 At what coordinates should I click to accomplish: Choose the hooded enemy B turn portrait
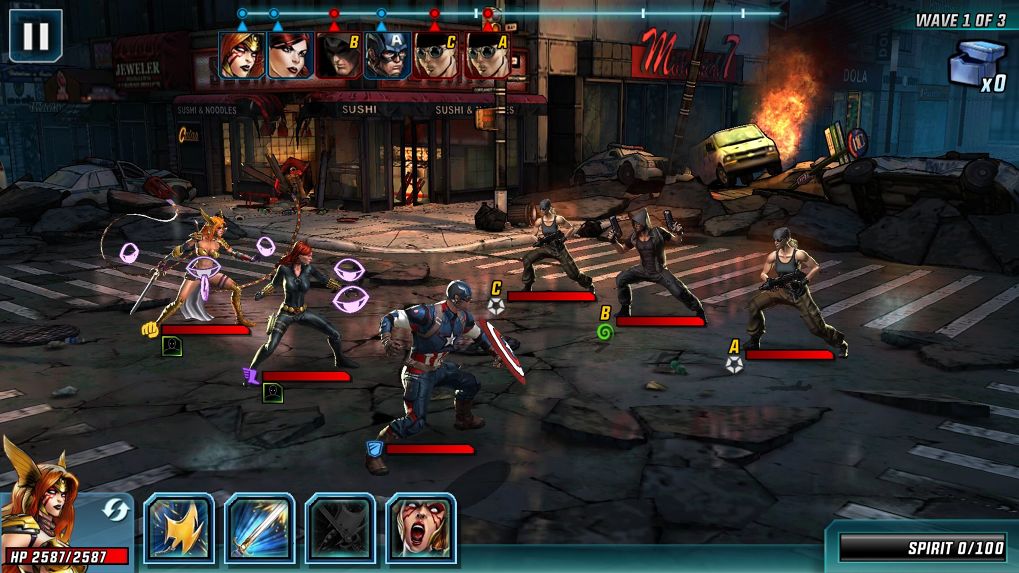(339, 55)
